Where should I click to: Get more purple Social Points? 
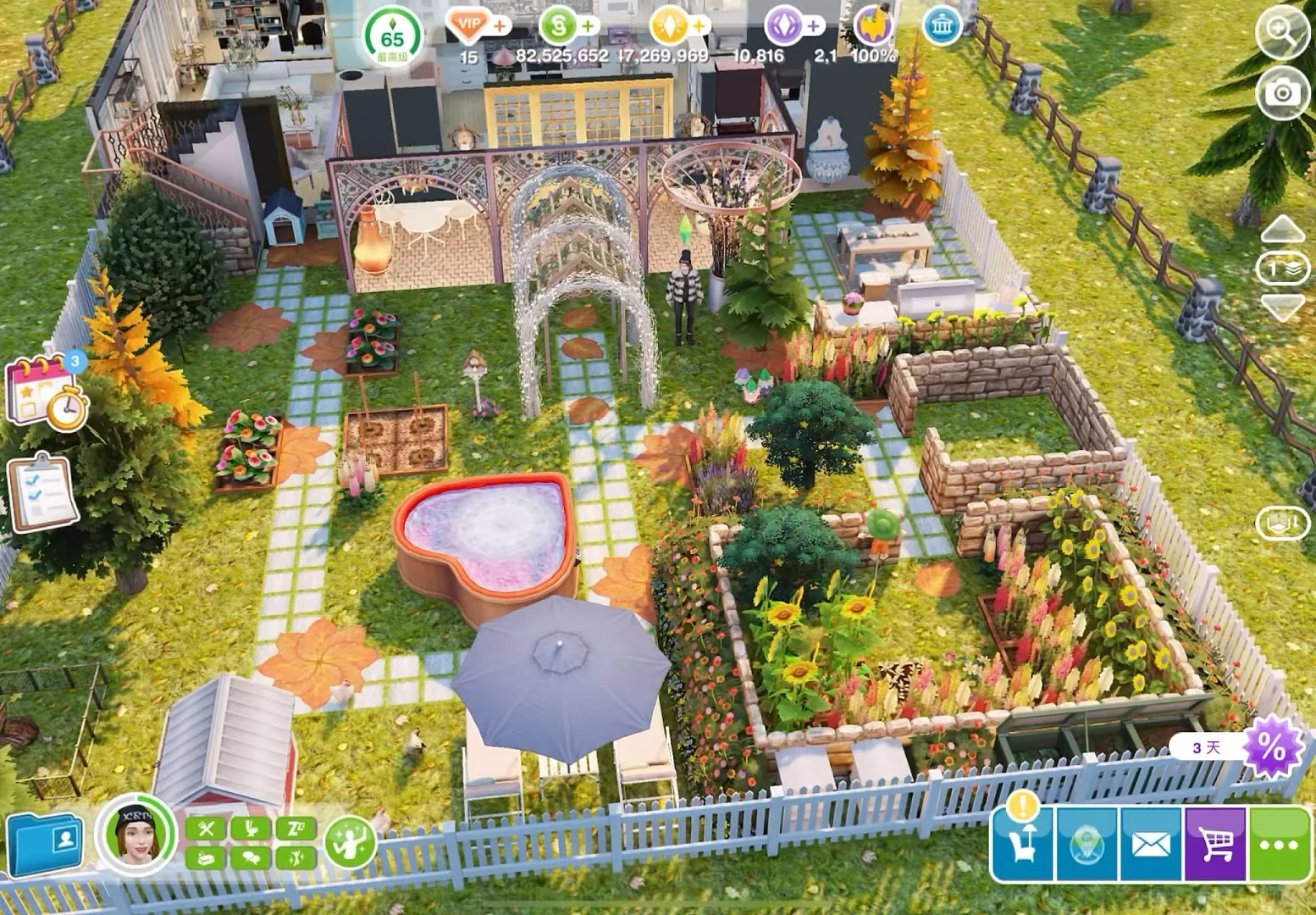(813, 26)
